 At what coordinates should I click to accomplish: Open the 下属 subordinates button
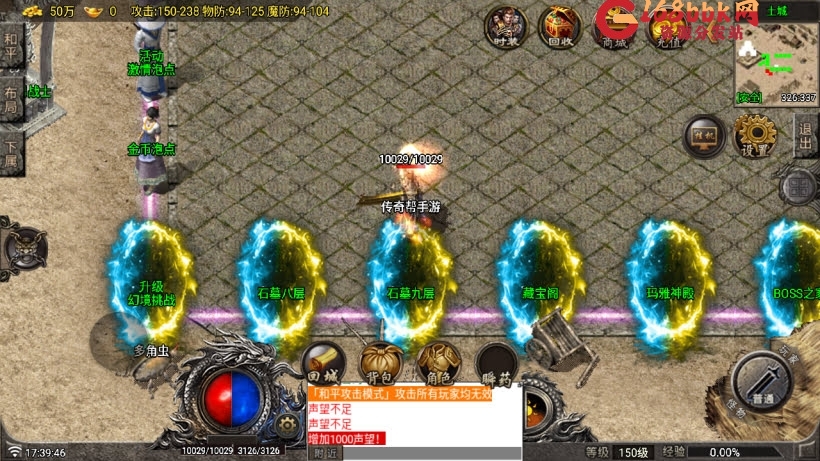pyautogui.click(x=11, y=155)
